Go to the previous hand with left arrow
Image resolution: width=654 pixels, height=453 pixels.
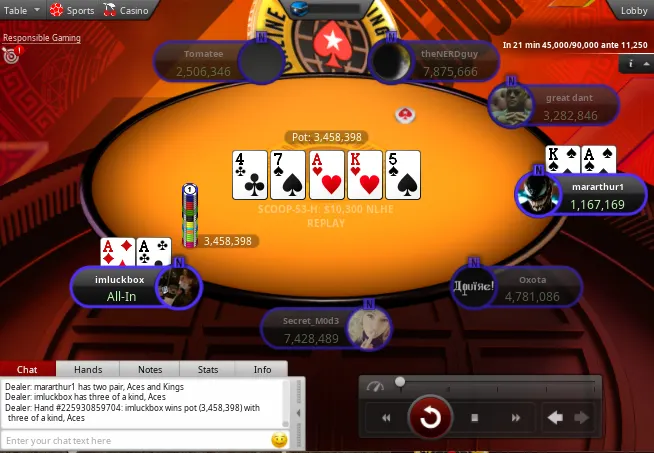554,418
